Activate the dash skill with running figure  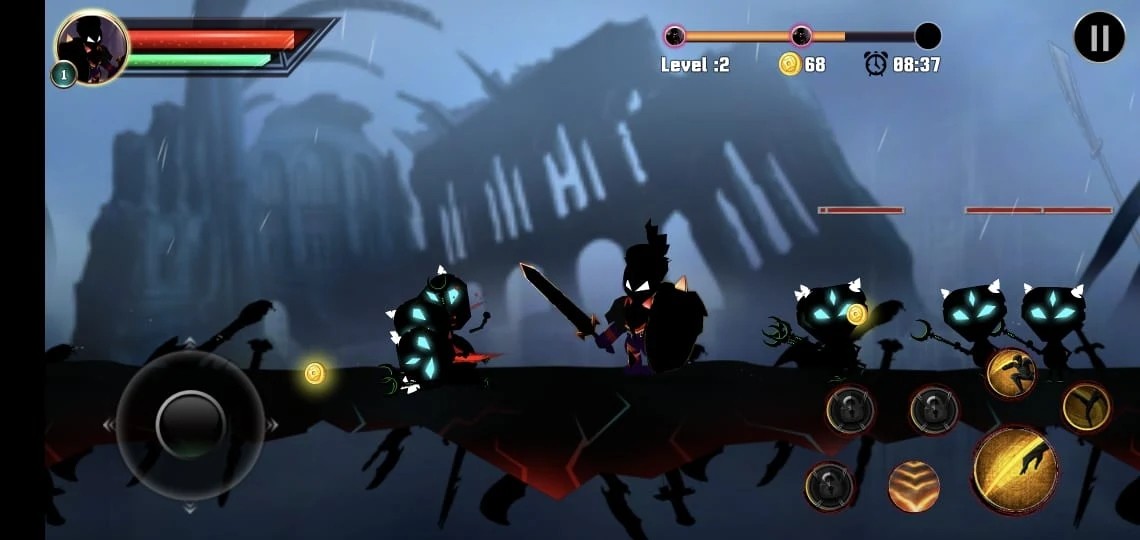point(1010,374)
